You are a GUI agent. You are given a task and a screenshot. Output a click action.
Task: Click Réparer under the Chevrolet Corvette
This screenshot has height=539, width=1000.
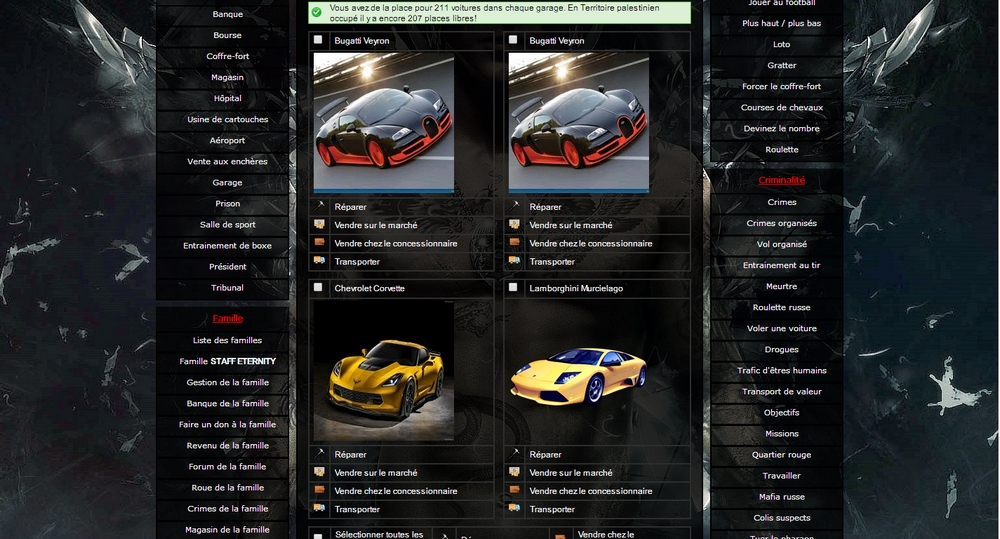tap(350, 455)
